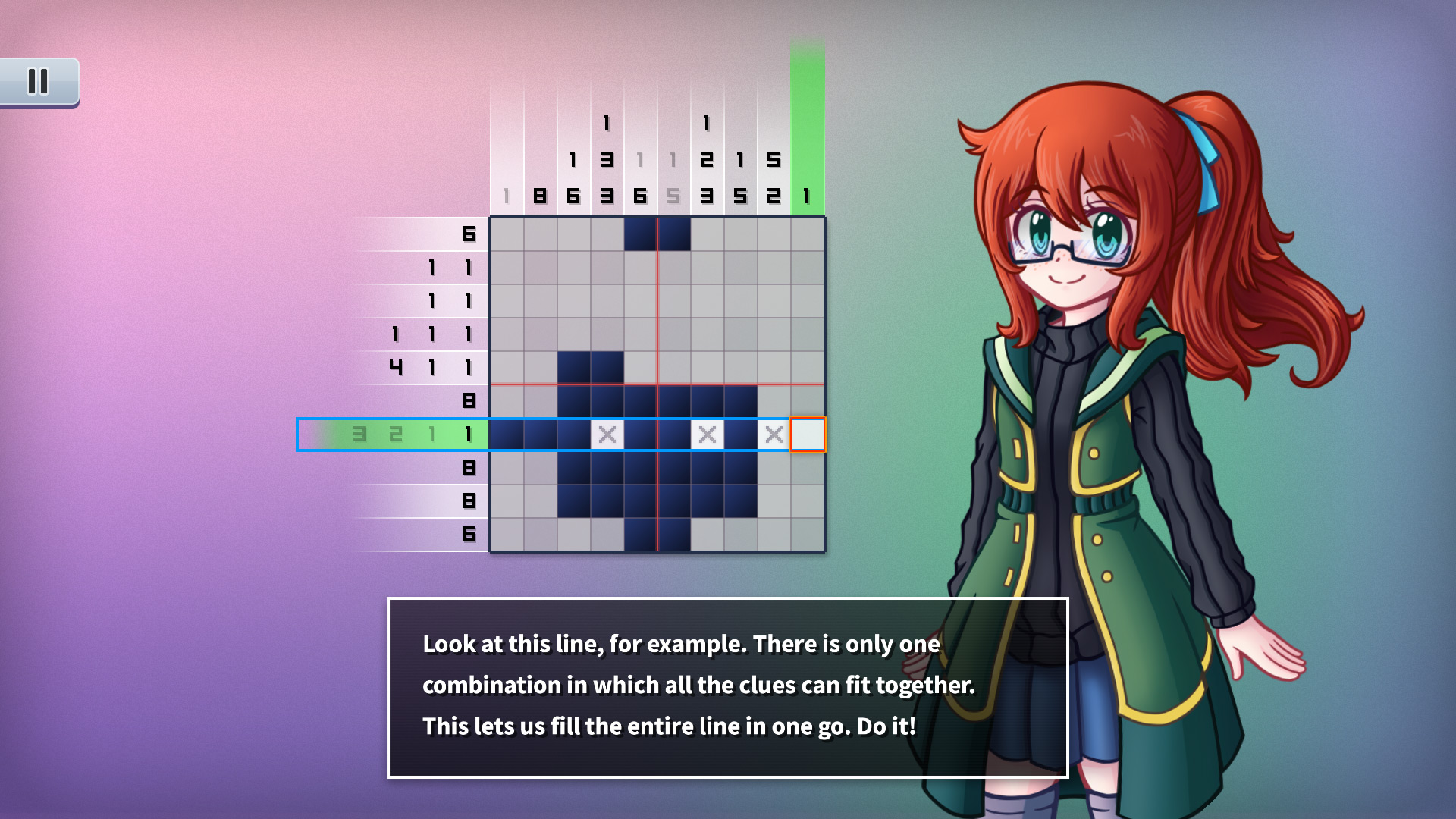Select the orange-highlighted cell in active row

pyautogui.click(x=807, y=435)
